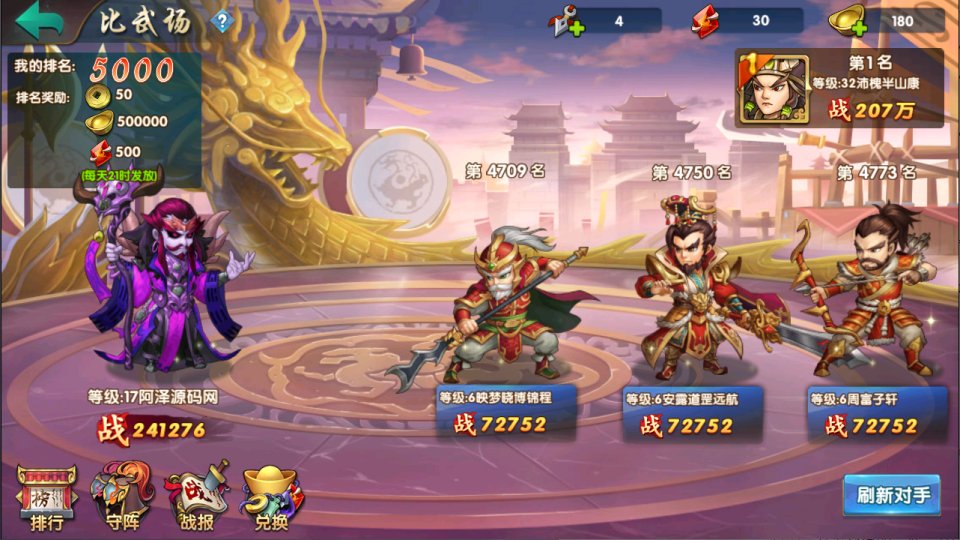This screenshot has width=960, height=540.
Task: Add more red lightning energy
Action: 706,21
